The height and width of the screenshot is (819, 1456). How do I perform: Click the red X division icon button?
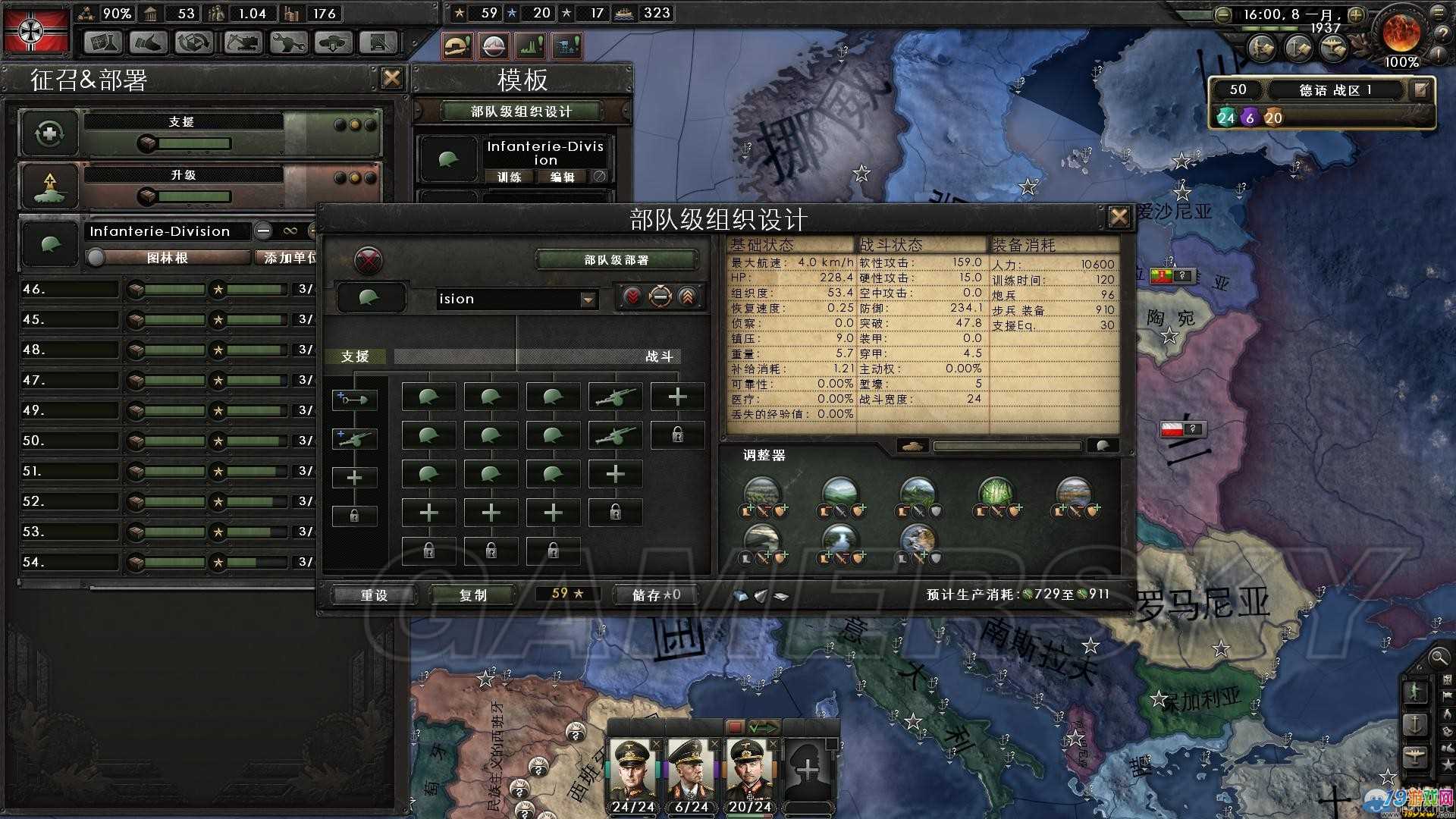(x=369, y=260)
